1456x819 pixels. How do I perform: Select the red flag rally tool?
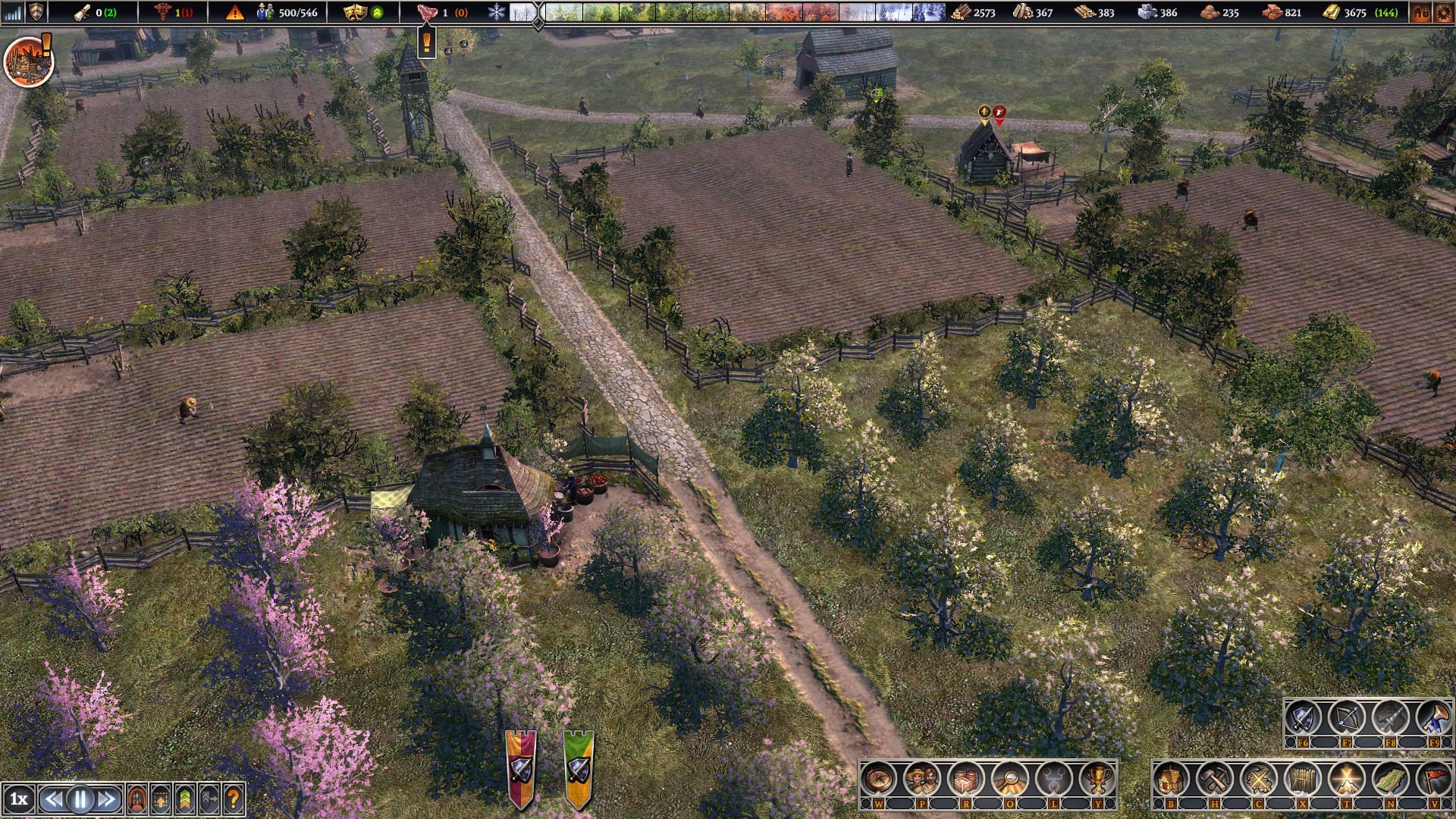pyautogui.click(x=1434, y=778)
